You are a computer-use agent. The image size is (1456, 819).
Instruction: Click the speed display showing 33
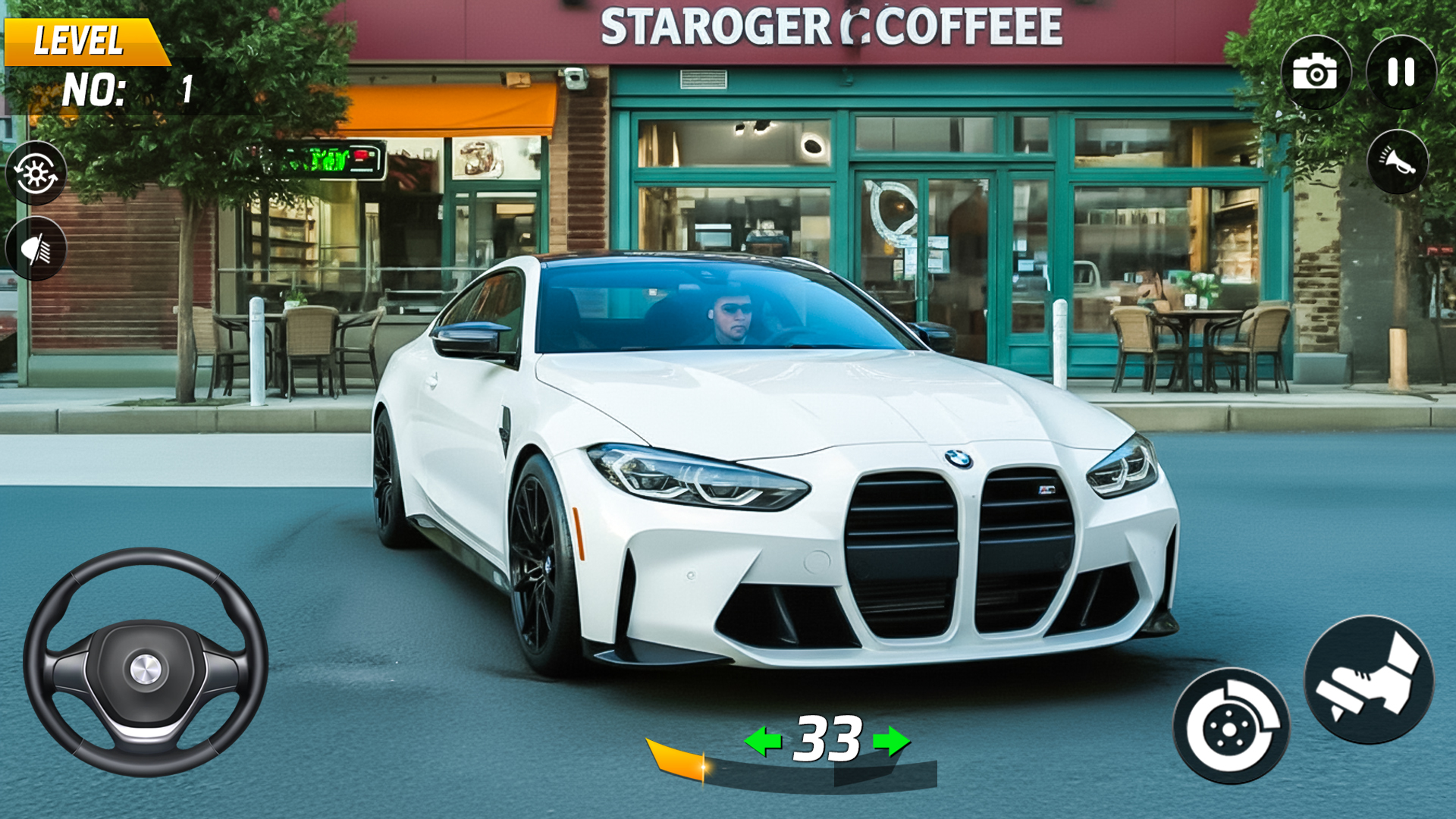click(x=827, y=737)
